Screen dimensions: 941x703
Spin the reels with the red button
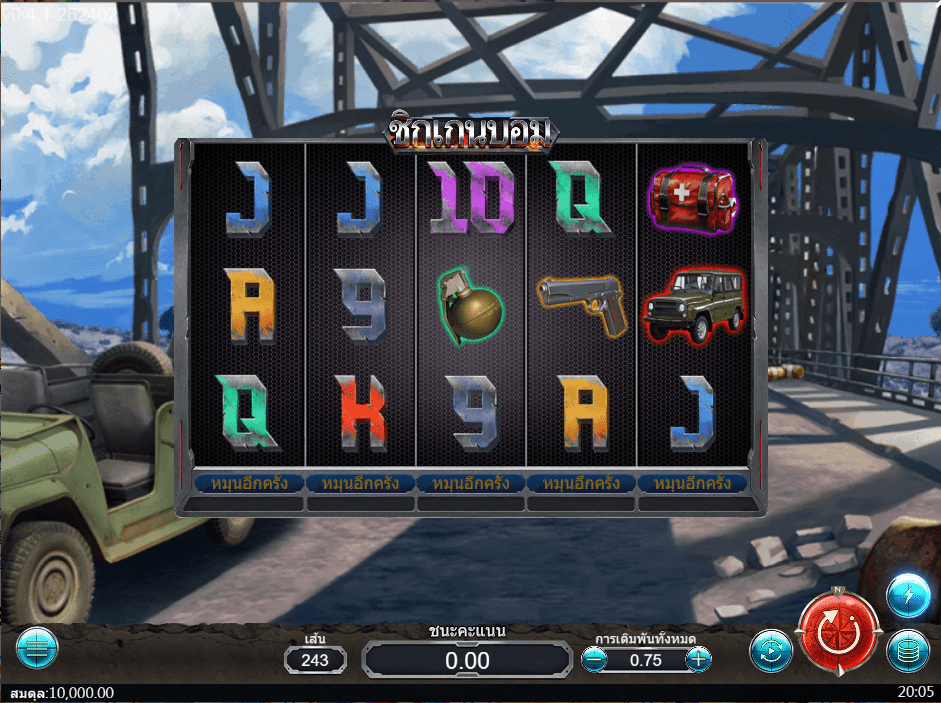pyautogui.click(x=837, y=634)
